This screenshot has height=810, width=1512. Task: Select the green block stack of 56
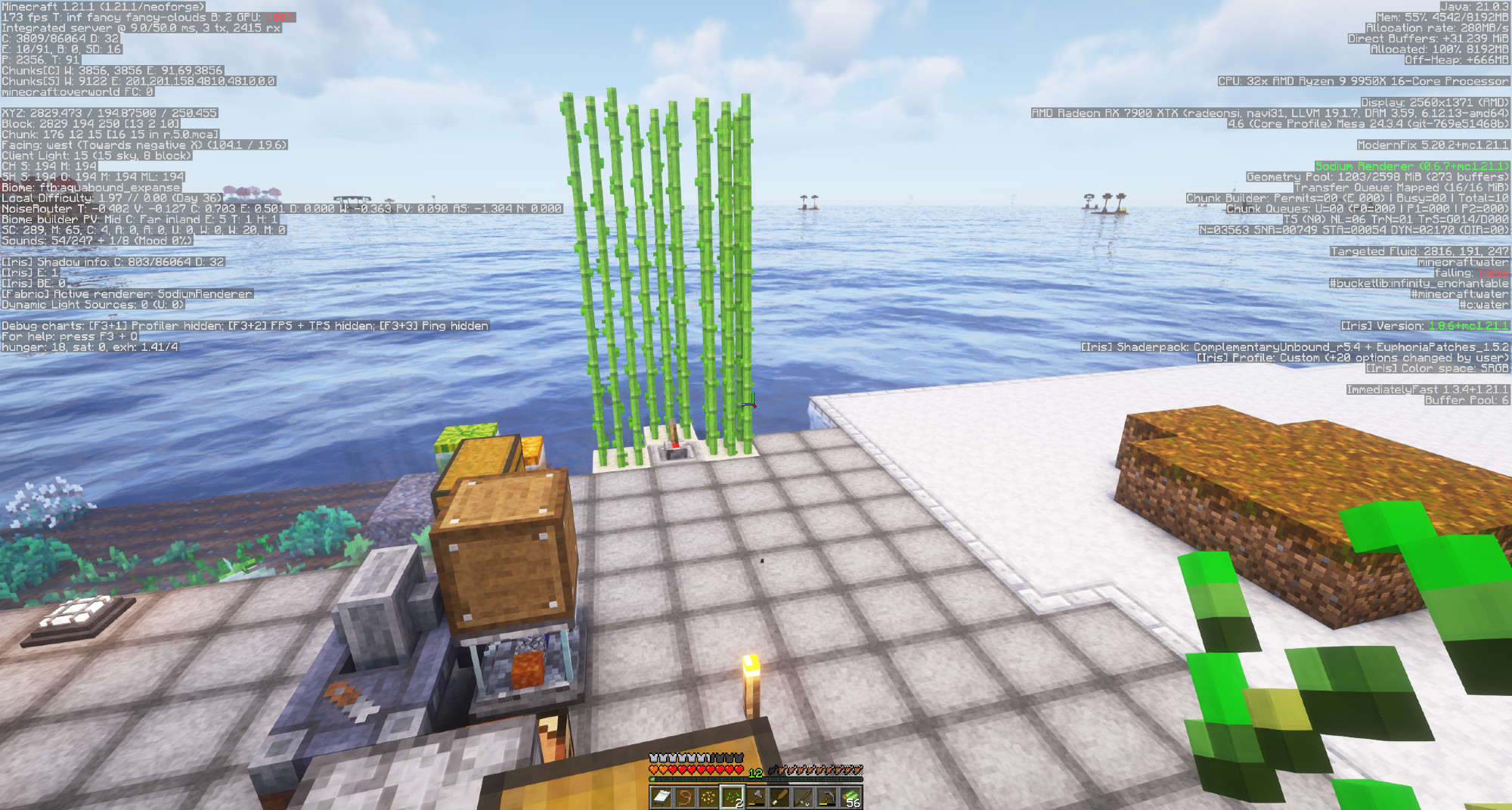coord(850,797)
